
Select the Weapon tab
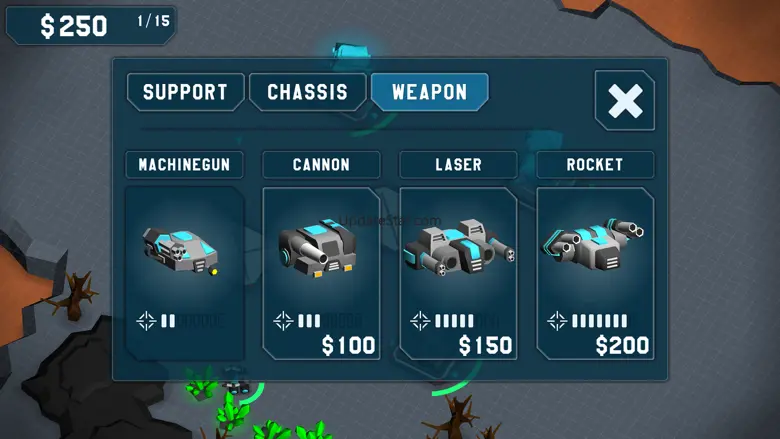coord(429,93)
